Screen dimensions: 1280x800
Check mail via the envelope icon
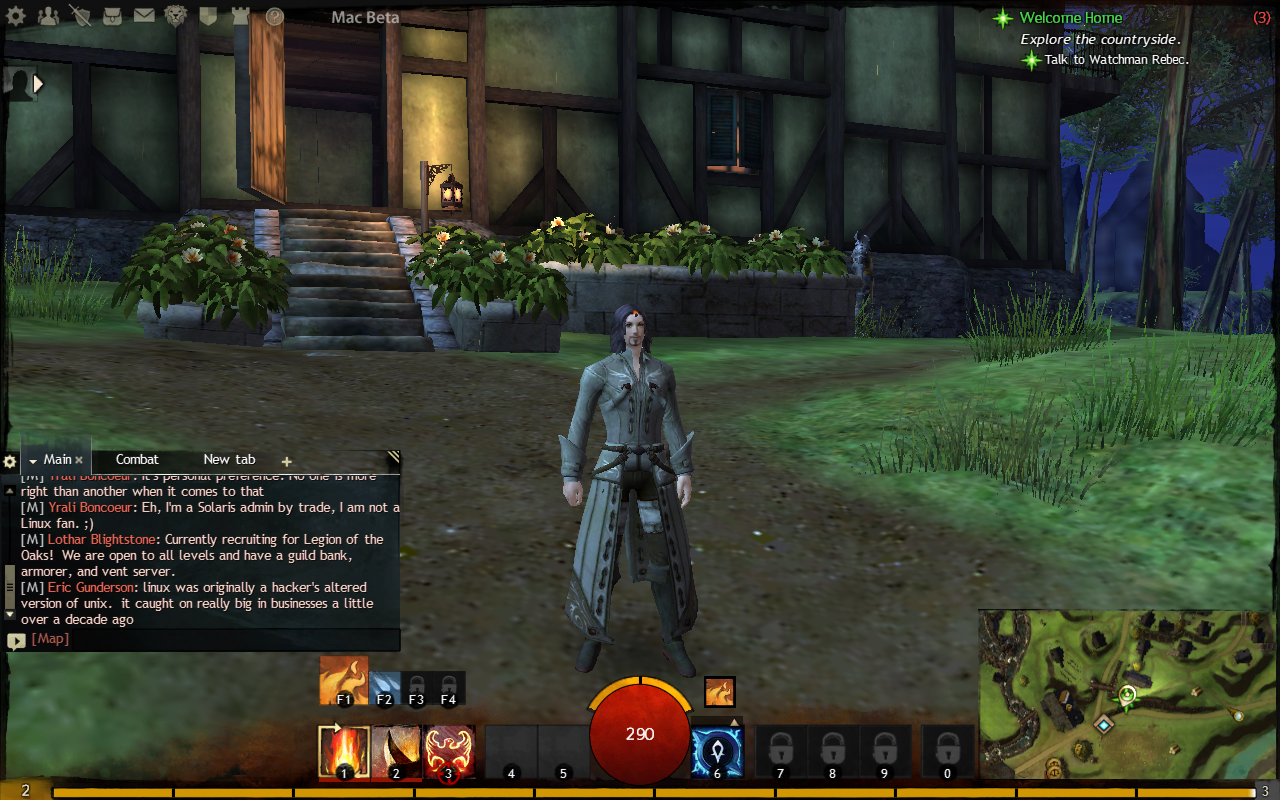144,16
